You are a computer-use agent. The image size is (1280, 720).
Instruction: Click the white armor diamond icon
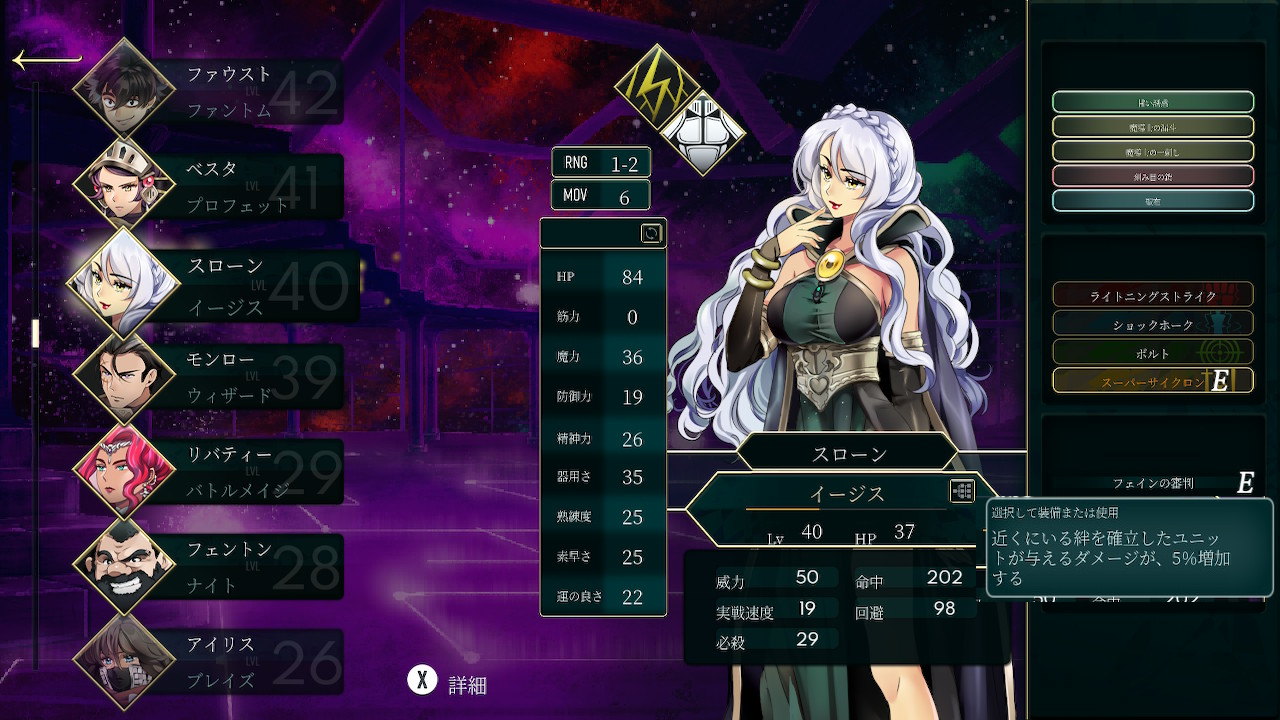tap(702, 132)
